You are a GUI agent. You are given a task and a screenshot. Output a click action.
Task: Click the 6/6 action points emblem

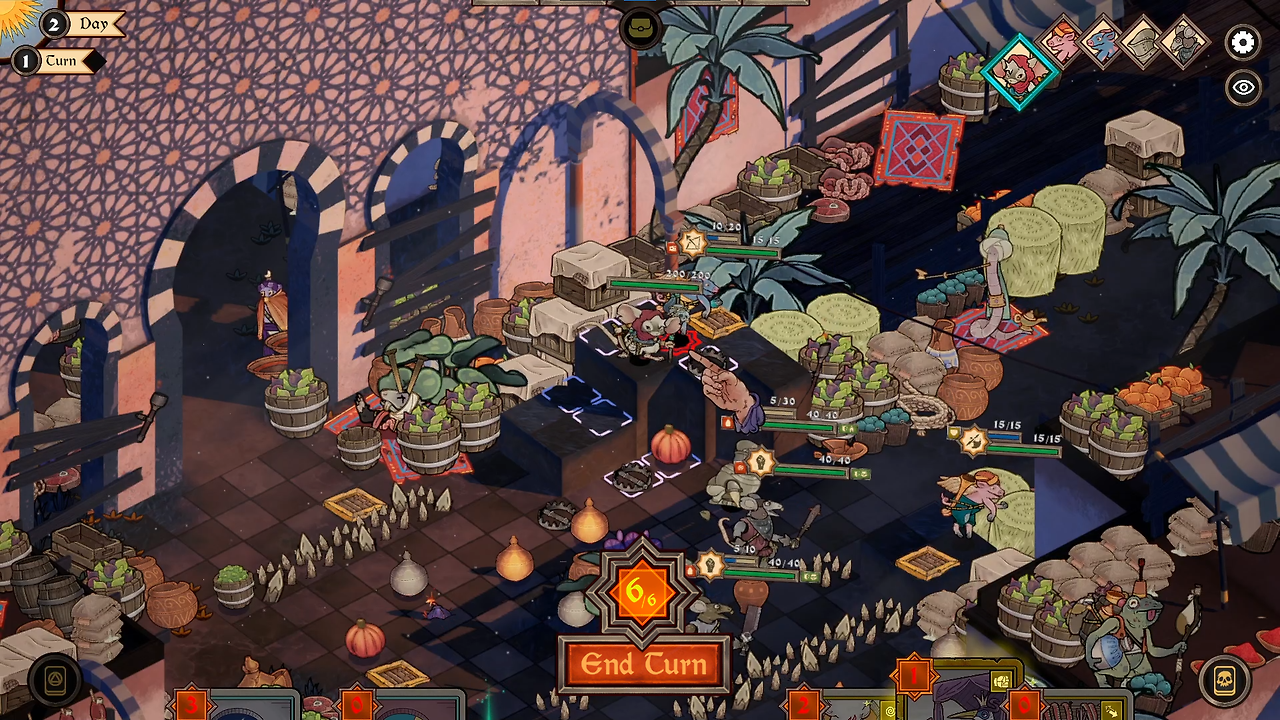pos(643,592)
